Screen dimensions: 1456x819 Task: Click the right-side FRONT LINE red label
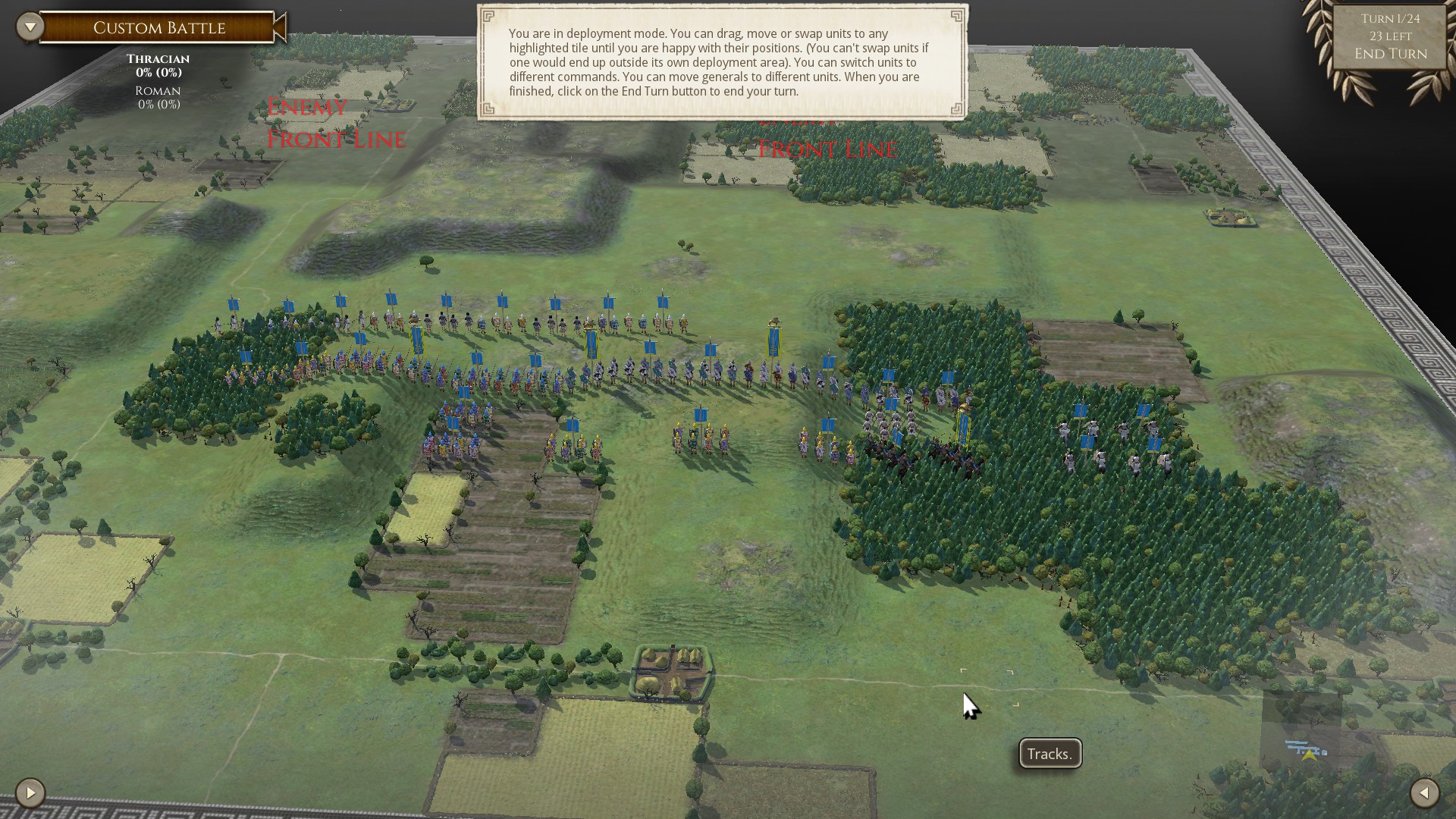pos(826,149)
